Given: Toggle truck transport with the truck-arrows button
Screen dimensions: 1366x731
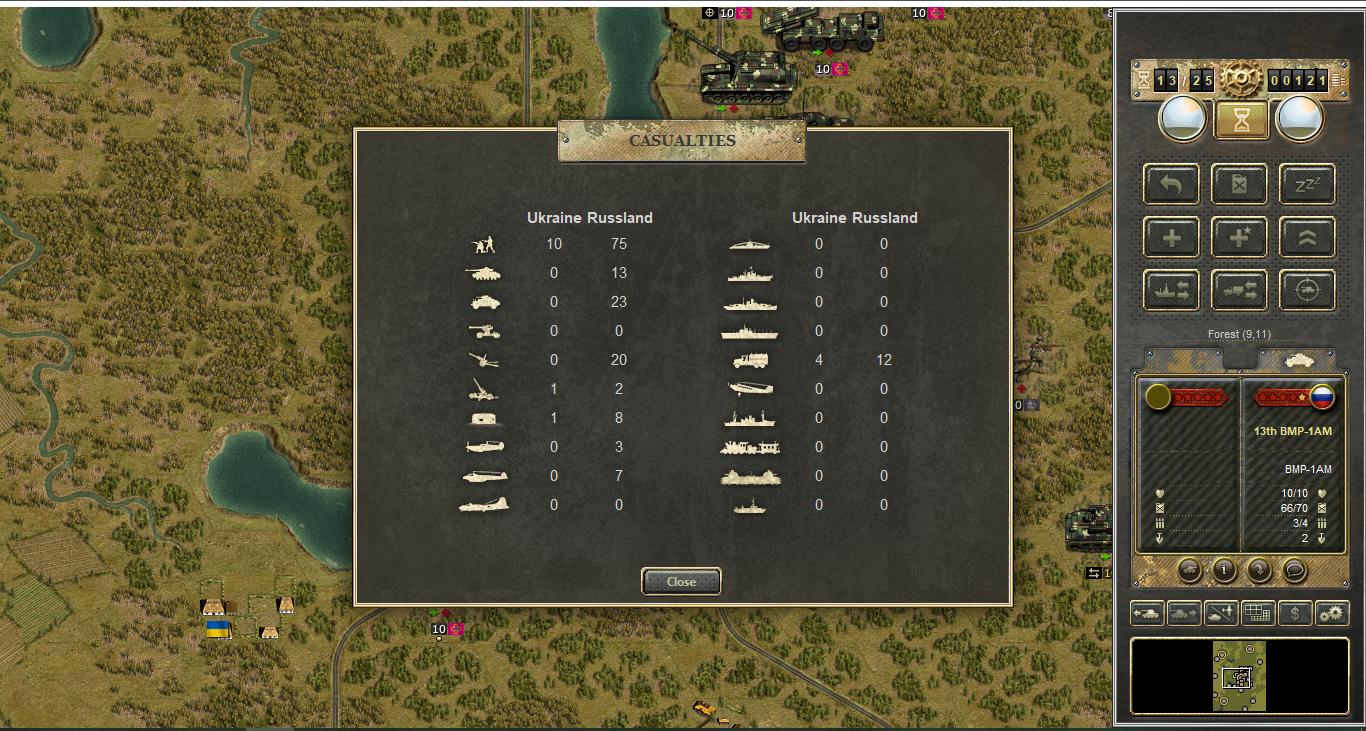Looking at the screenshot, I should coord(1240,290).
